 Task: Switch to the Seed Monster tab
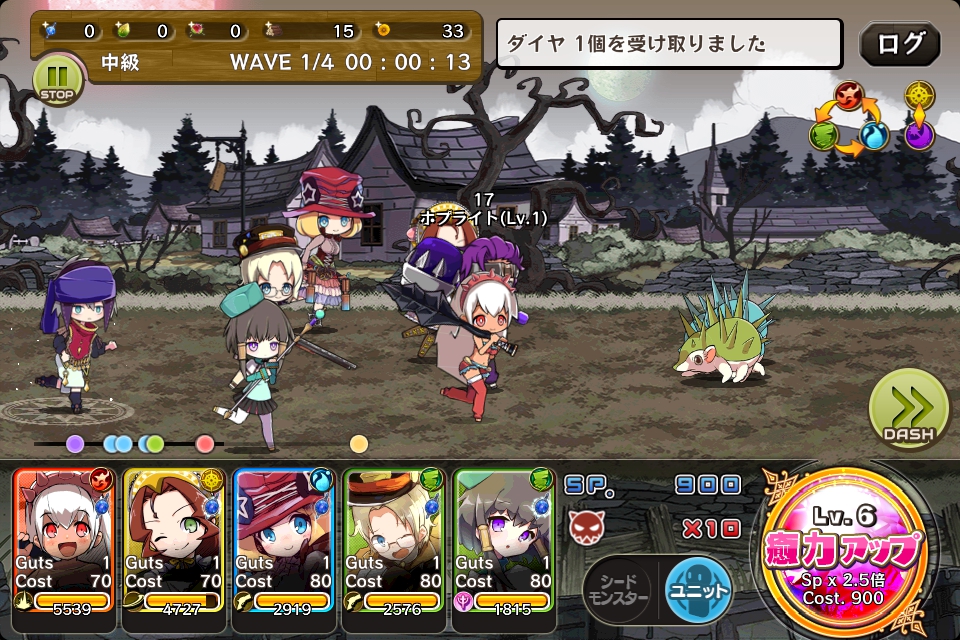tap(618, 589)
